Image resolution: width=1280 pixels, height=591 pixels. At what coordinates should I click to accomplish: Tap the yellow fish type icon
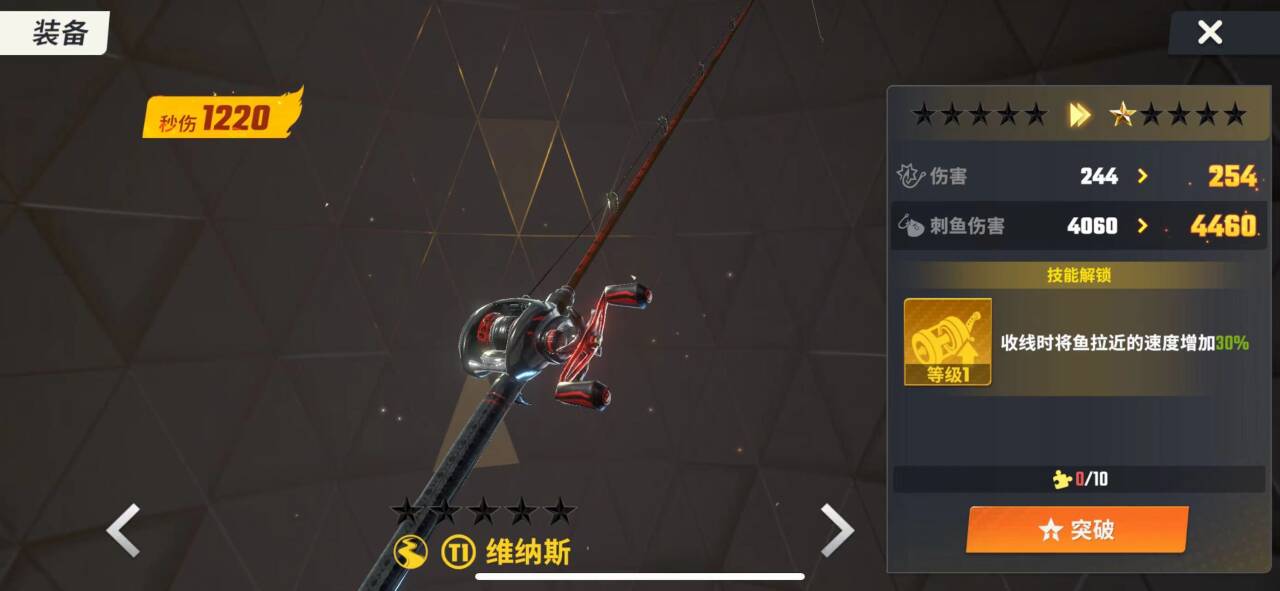(x=411, y=552)
